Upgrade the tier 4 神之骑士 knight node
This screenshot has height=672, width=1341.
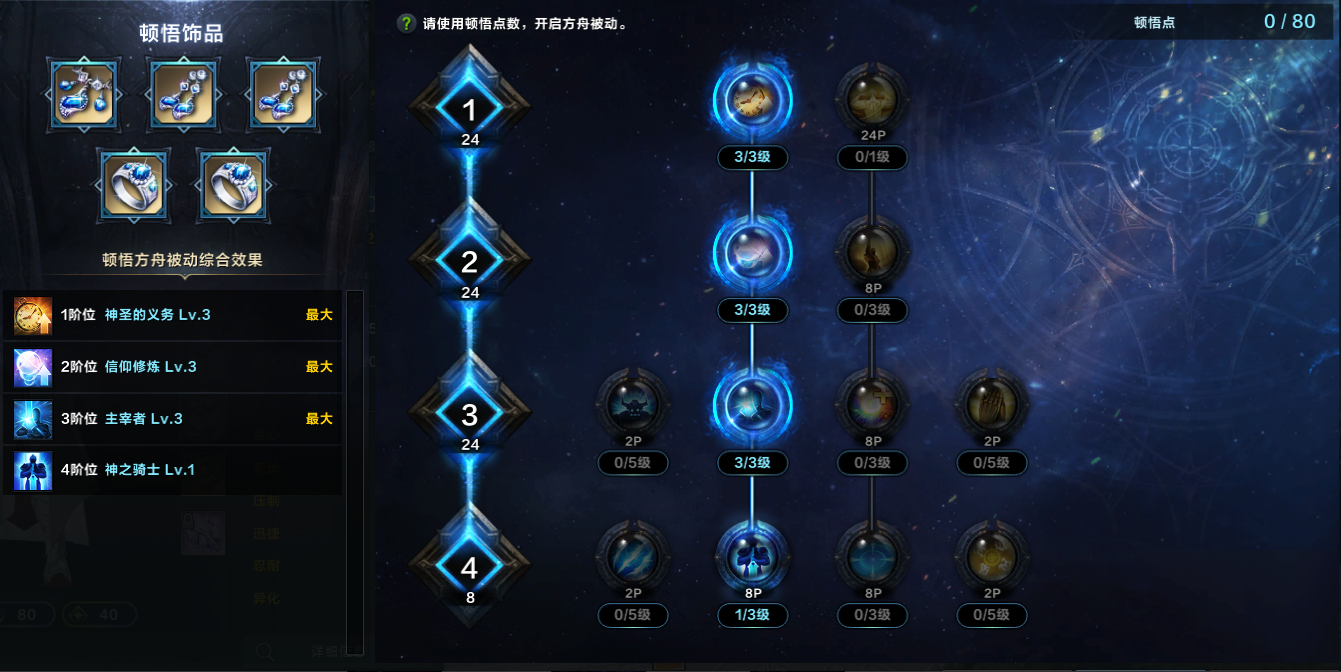click(752, 556)
